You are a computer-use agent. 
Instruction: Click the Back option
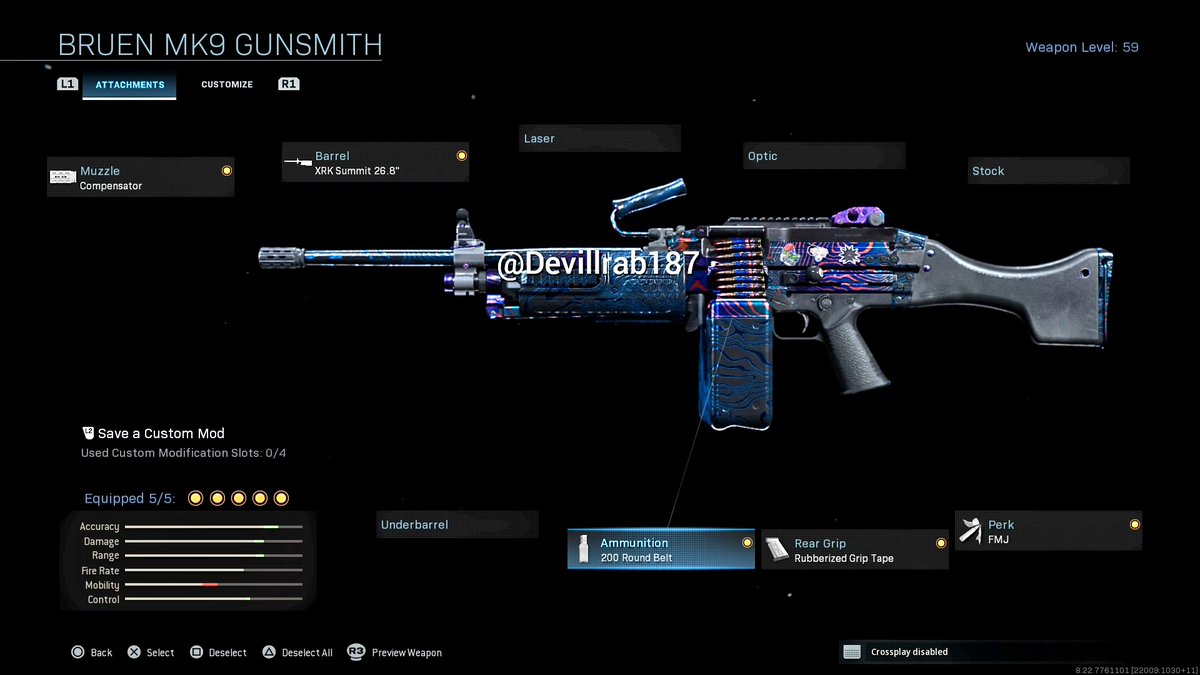coord(92,653)
